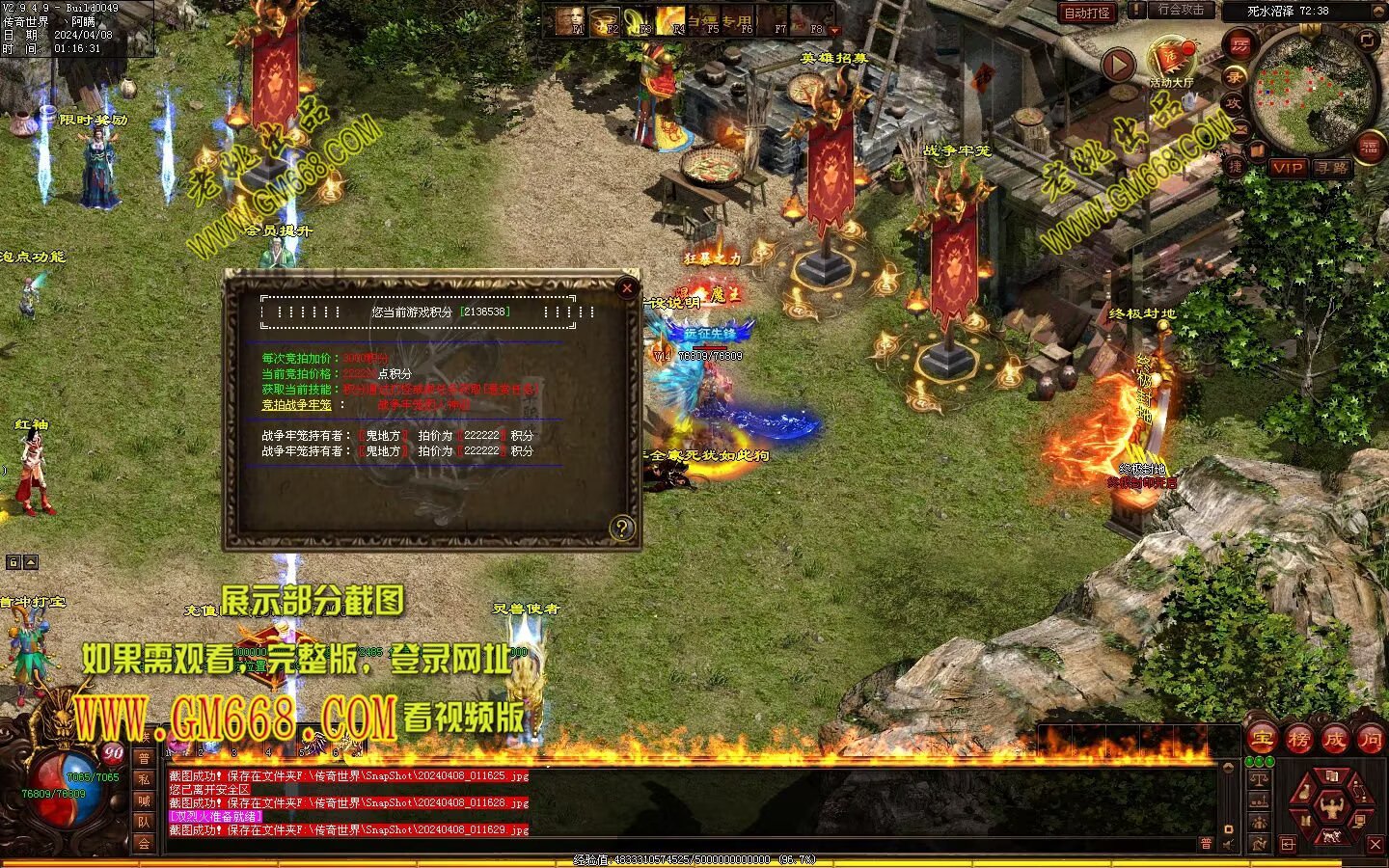The height and width of the screenshot is (868, 1389).
Task: Open the 福 welfare round button
Action: click(x=1369, y=147)
